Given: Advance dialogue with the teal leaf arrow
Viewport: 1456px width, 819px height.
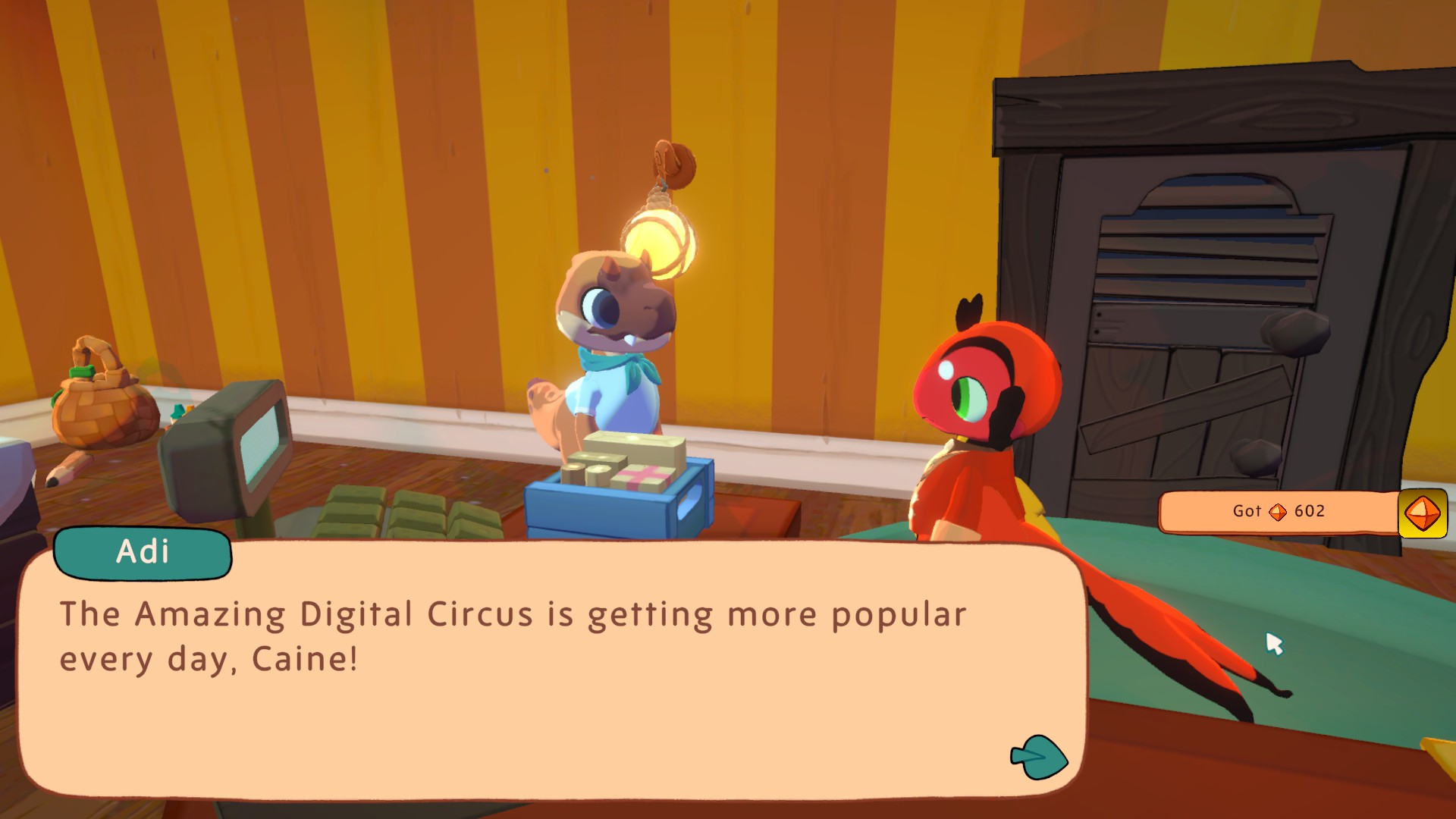Looking at the screenshot, I should (x=1039, y=757).
